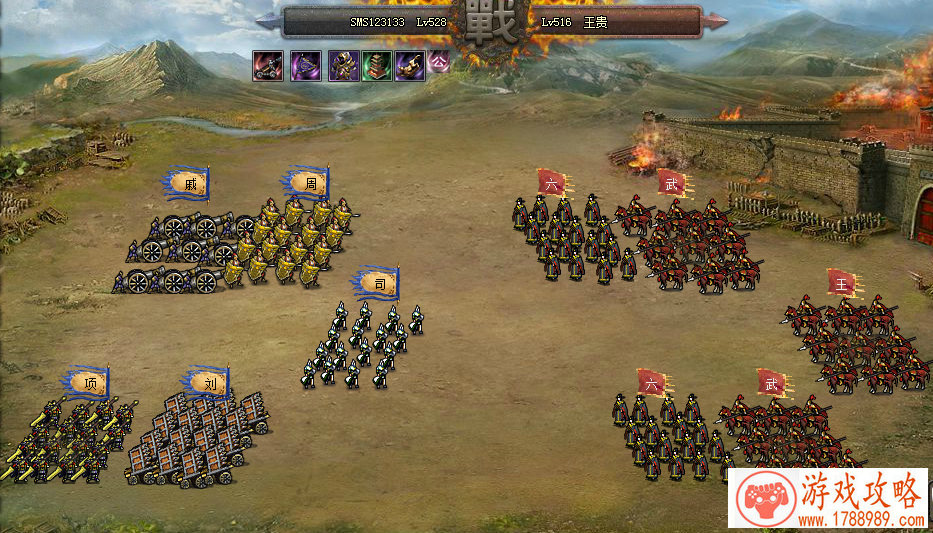Click the golden armor skill icon

click(x=343, y=66)
